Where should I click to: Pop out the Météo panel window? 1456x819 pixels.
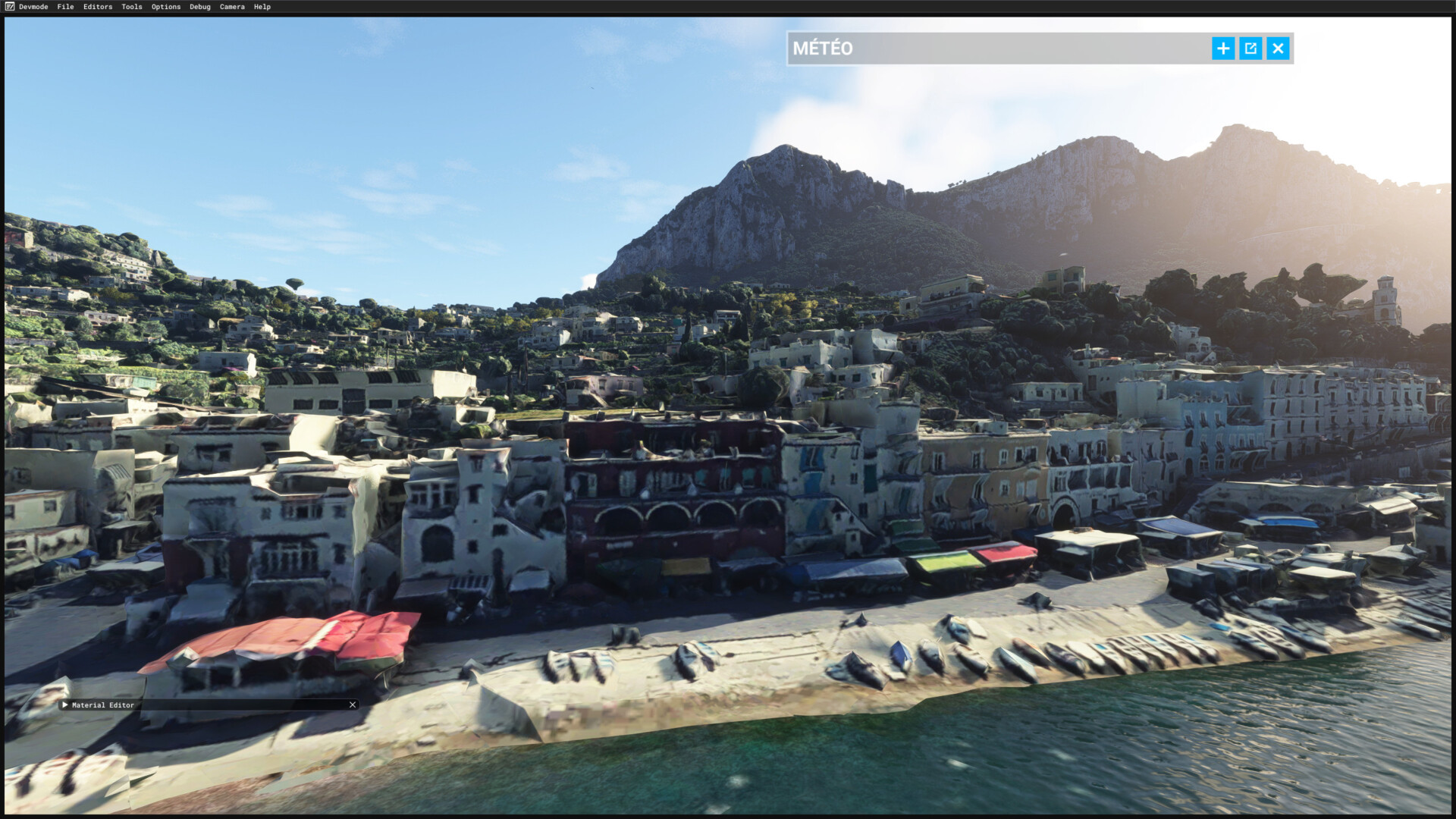tap(1250, 49)
